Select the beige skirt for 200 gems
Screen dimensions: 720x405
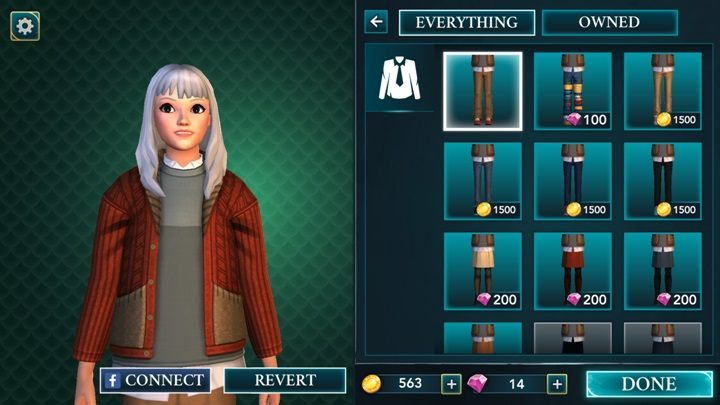click(483, 271)
